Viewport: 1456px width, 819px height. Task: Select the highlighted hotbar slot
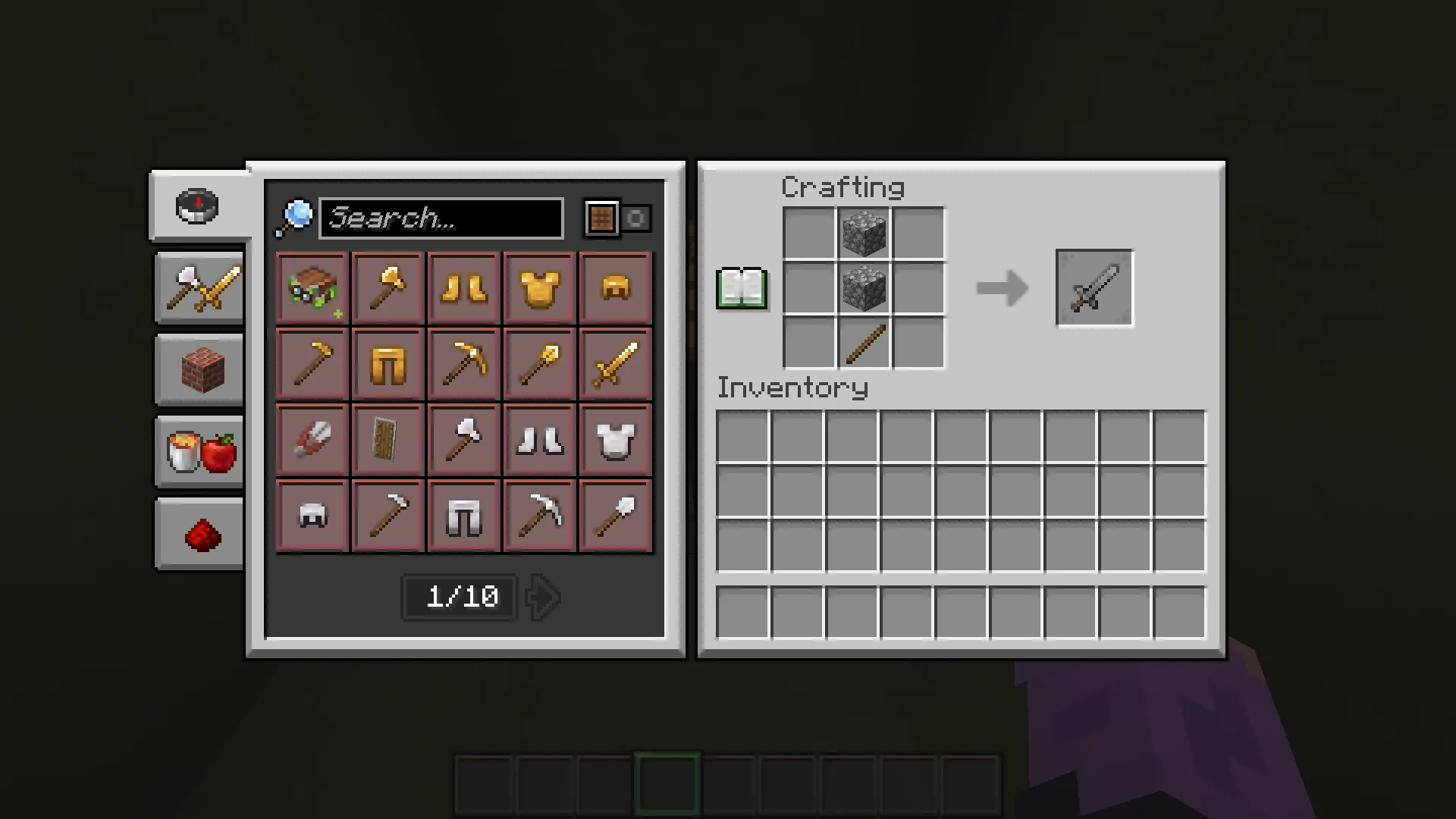(x=667, y=783)
